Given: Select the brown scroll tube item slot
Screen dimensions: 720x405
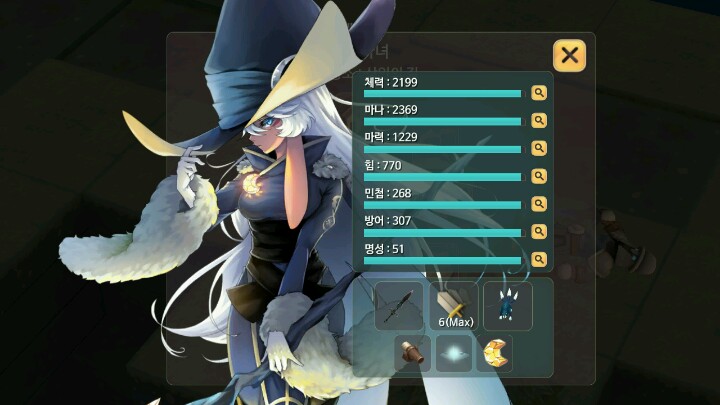Looking at the screenshot, I should click(413, 353).
